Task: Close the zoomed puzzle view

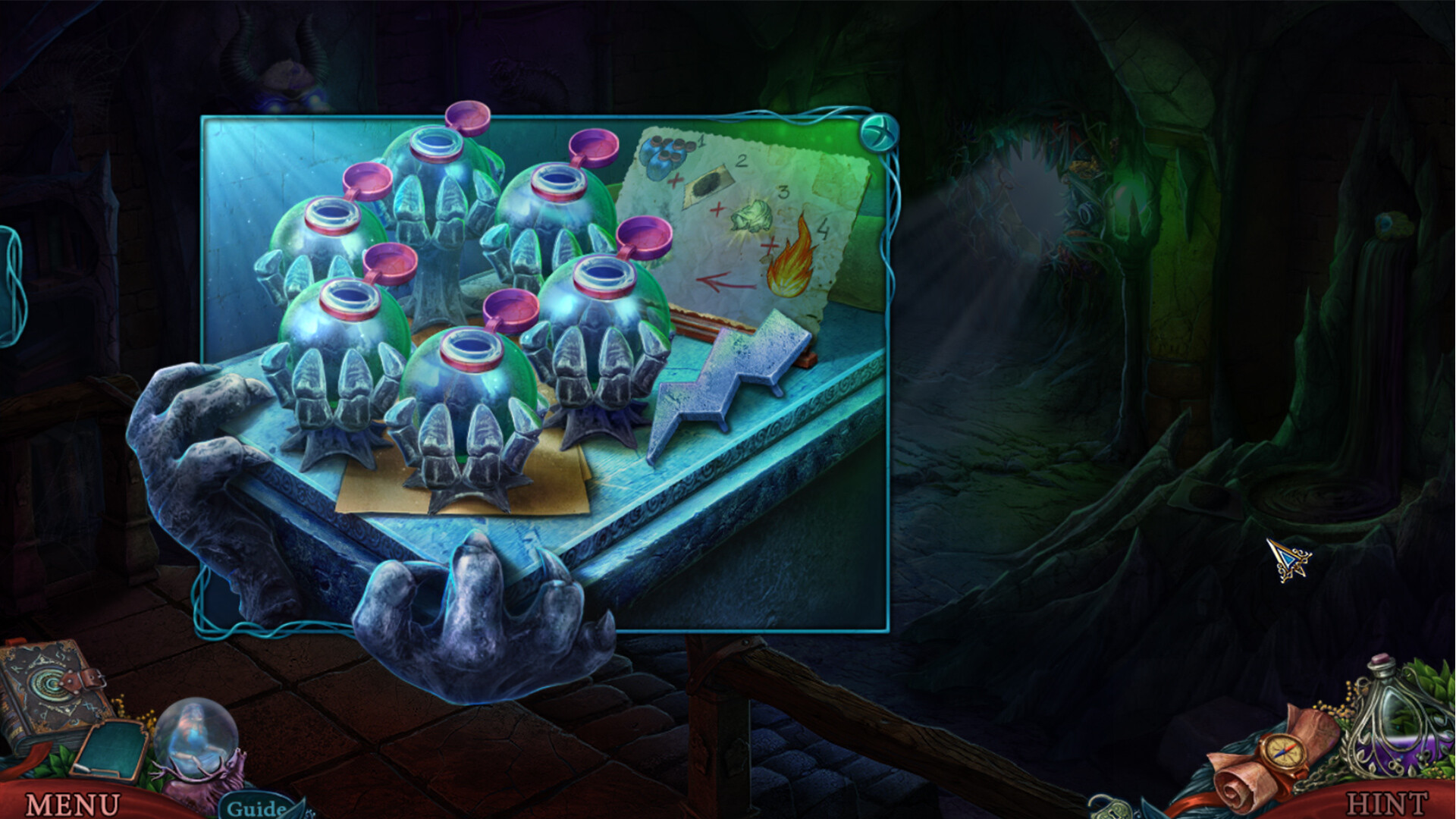Action: coord(880,131)
